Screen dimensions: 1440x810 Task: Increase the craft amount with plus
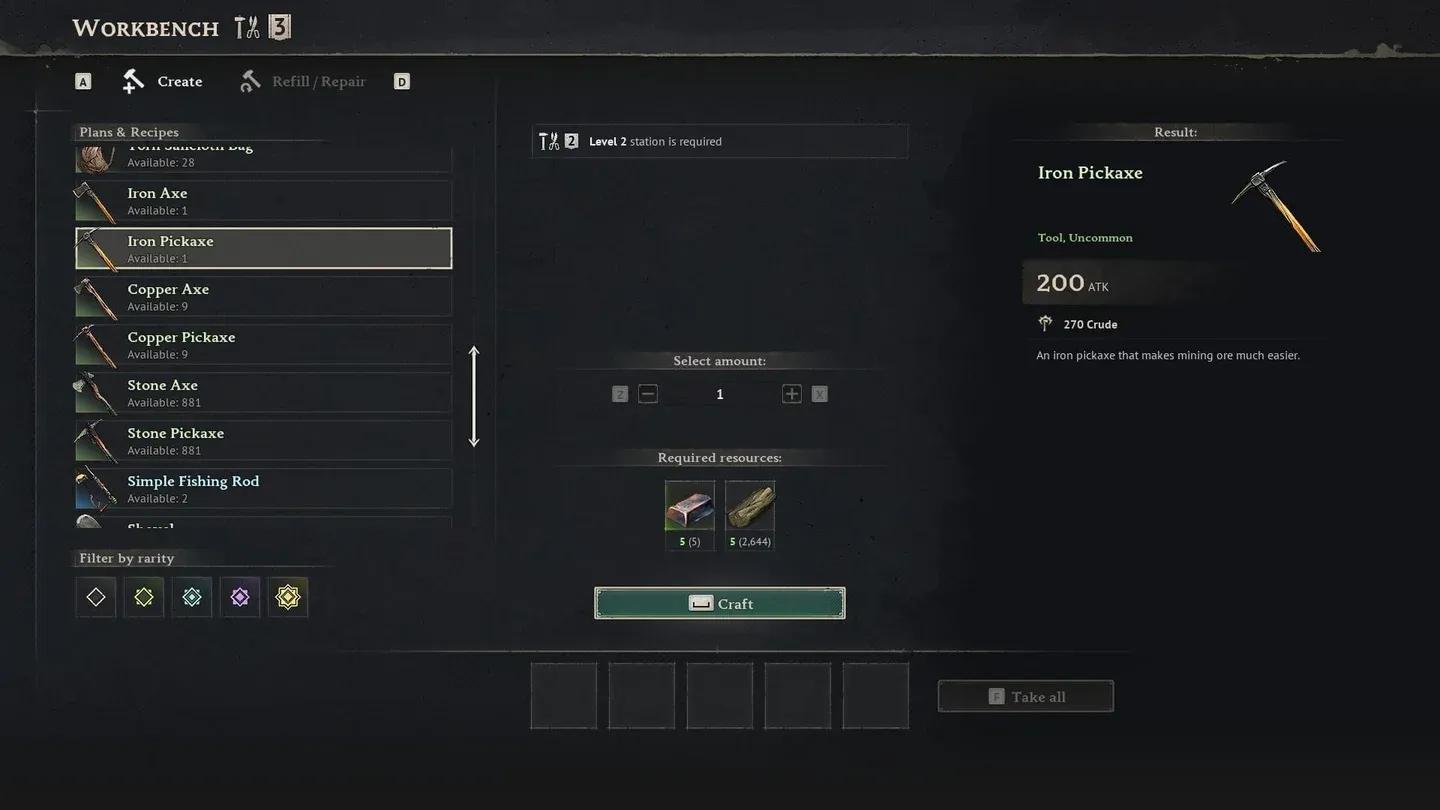point(792,394)
